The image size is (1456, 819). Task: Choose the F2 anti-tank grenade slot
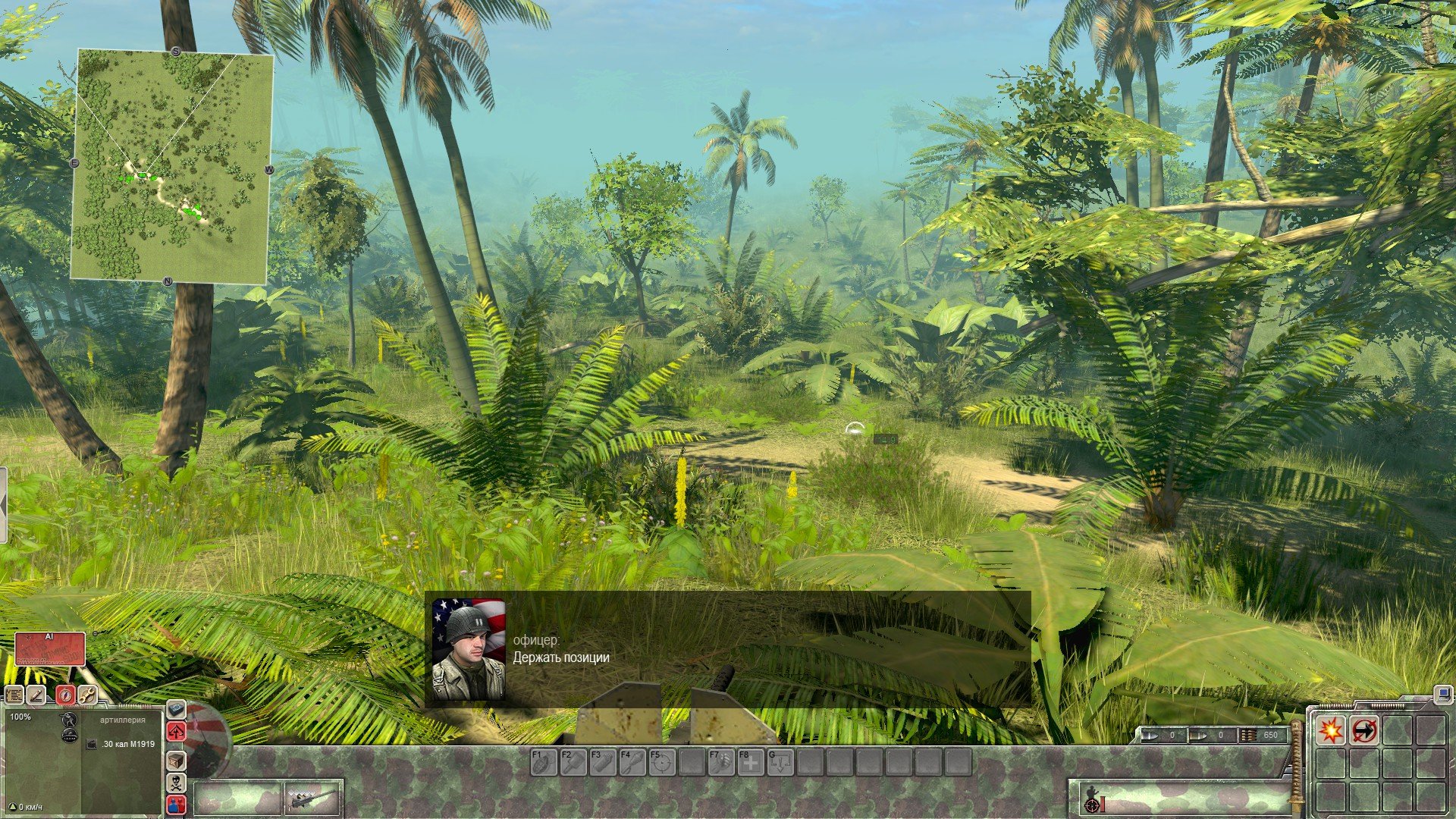point(573,762)
